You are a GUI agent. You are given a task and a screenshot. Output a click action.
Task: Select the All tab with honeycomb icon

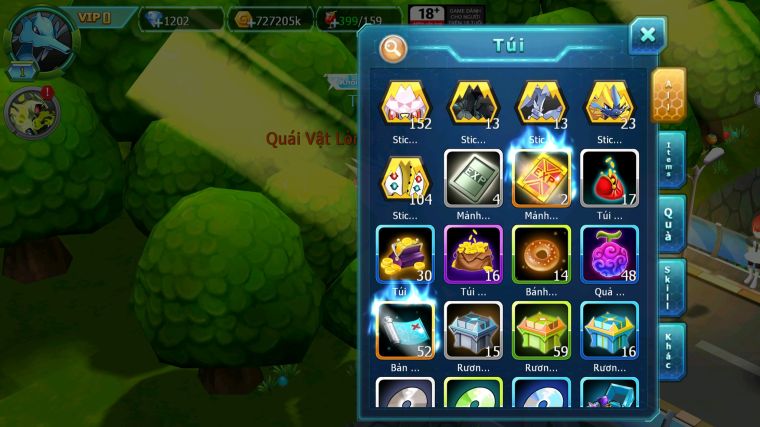pyautogui.click(x=668, y=95)
